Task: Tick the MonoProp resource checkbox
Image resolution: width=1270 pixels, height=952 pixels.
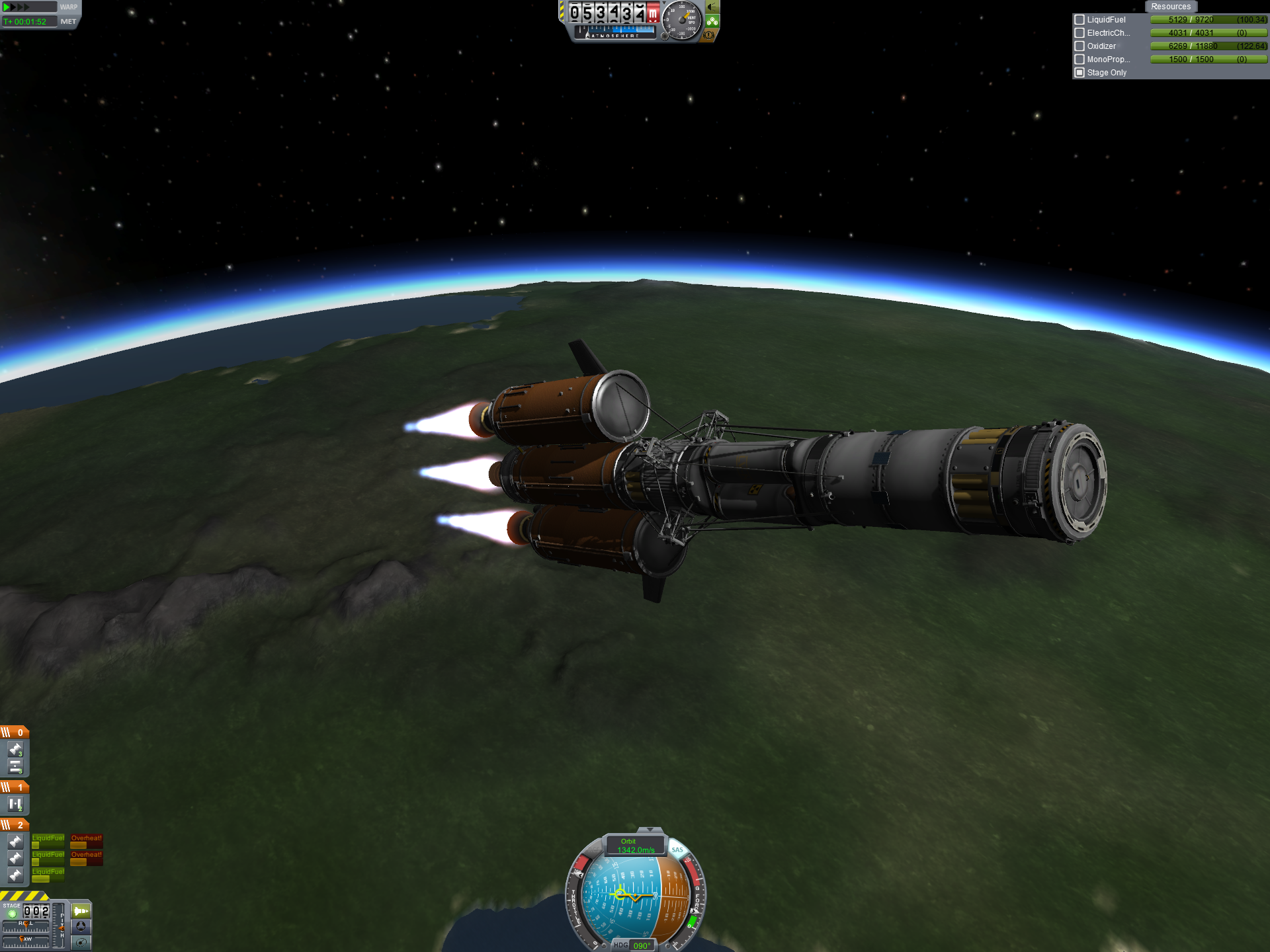Action: click(1079, 59)
